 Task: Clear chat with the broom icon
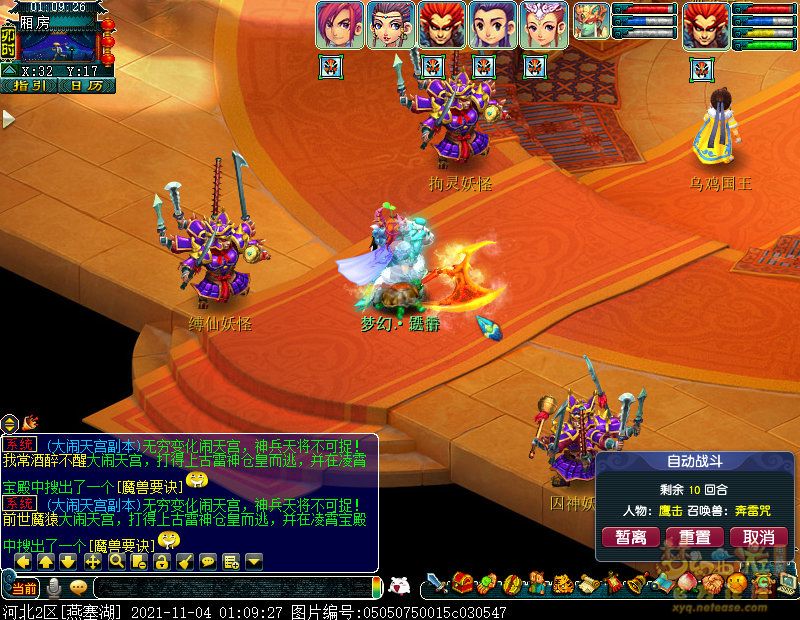pyautogui.click(x=184, y=561)
